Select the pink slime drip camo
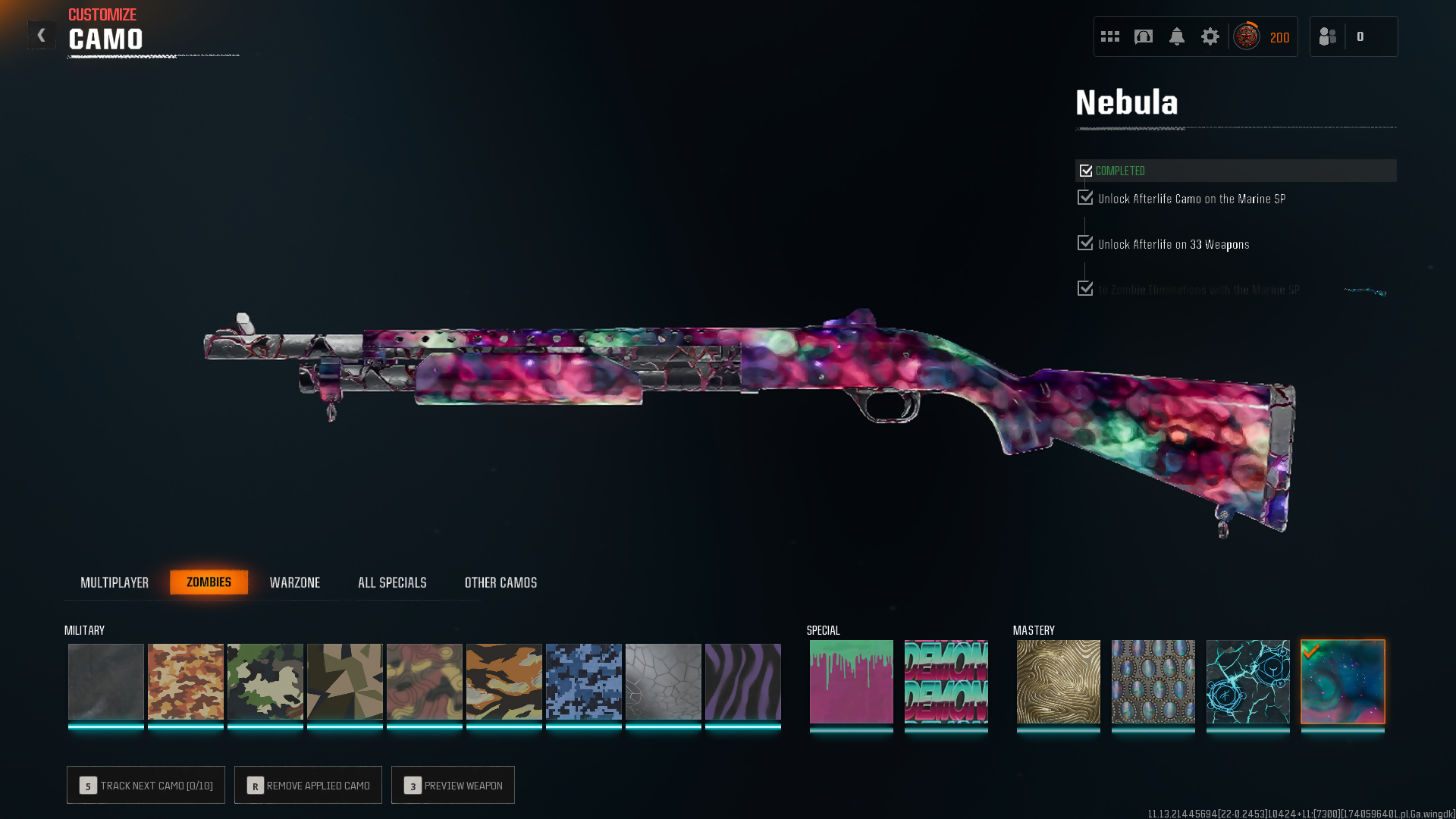The height and width of the screenshot is (819, 1456). [852, 681]
